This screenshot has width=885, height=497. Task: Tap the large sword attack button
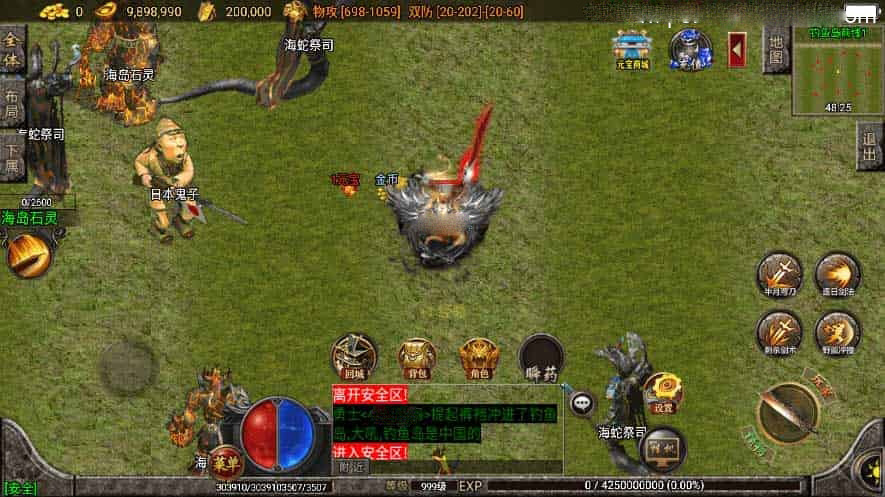click(788, 411)
